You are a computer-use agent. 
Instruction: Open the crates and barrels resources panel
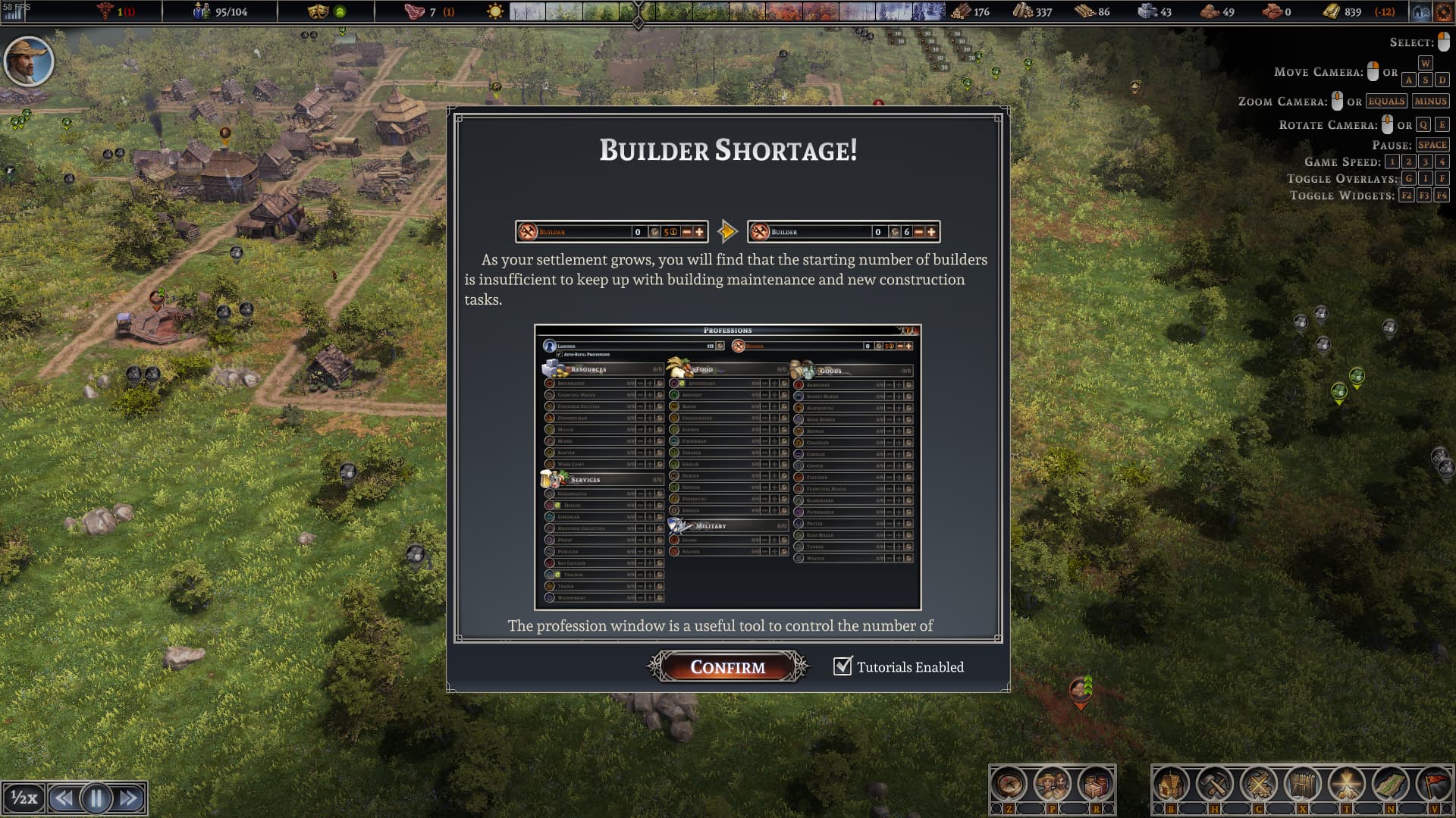click(1095, 785)
